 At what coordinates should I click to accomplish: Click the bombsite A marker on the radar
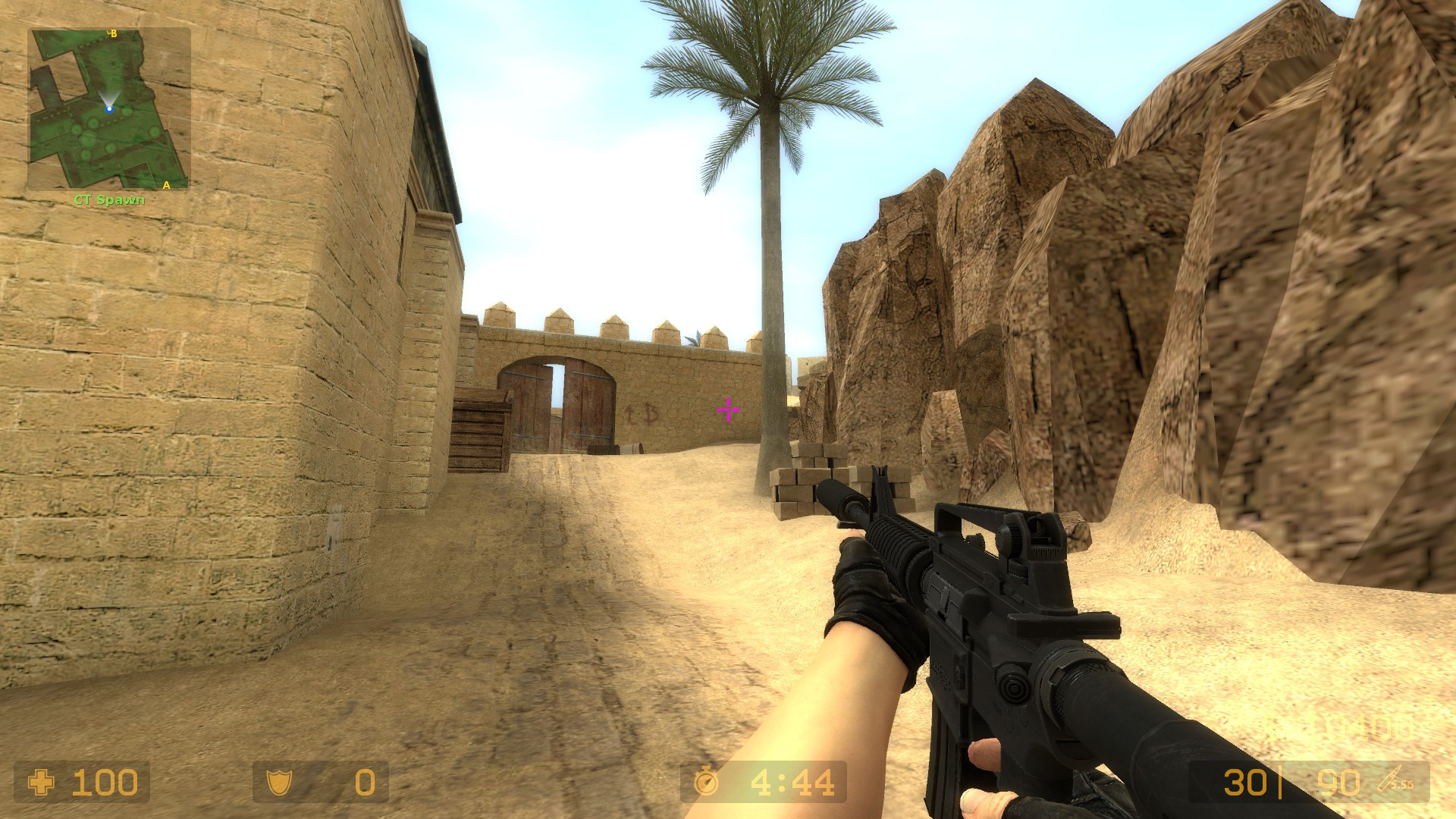(x=167, y=186)
